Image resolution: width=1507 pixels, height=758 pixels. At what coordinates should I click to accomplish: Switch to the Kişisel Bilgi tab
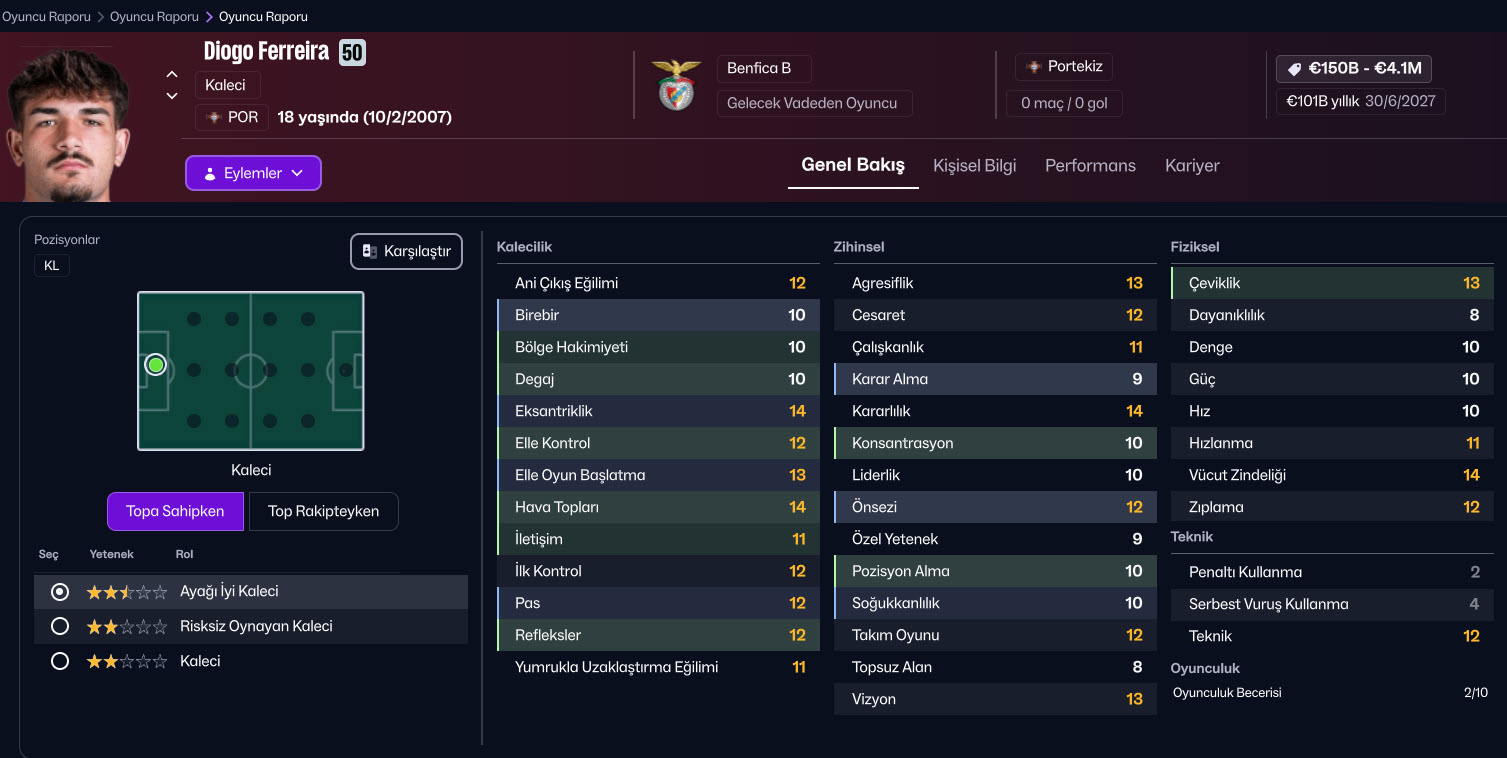tap(974, 166)
